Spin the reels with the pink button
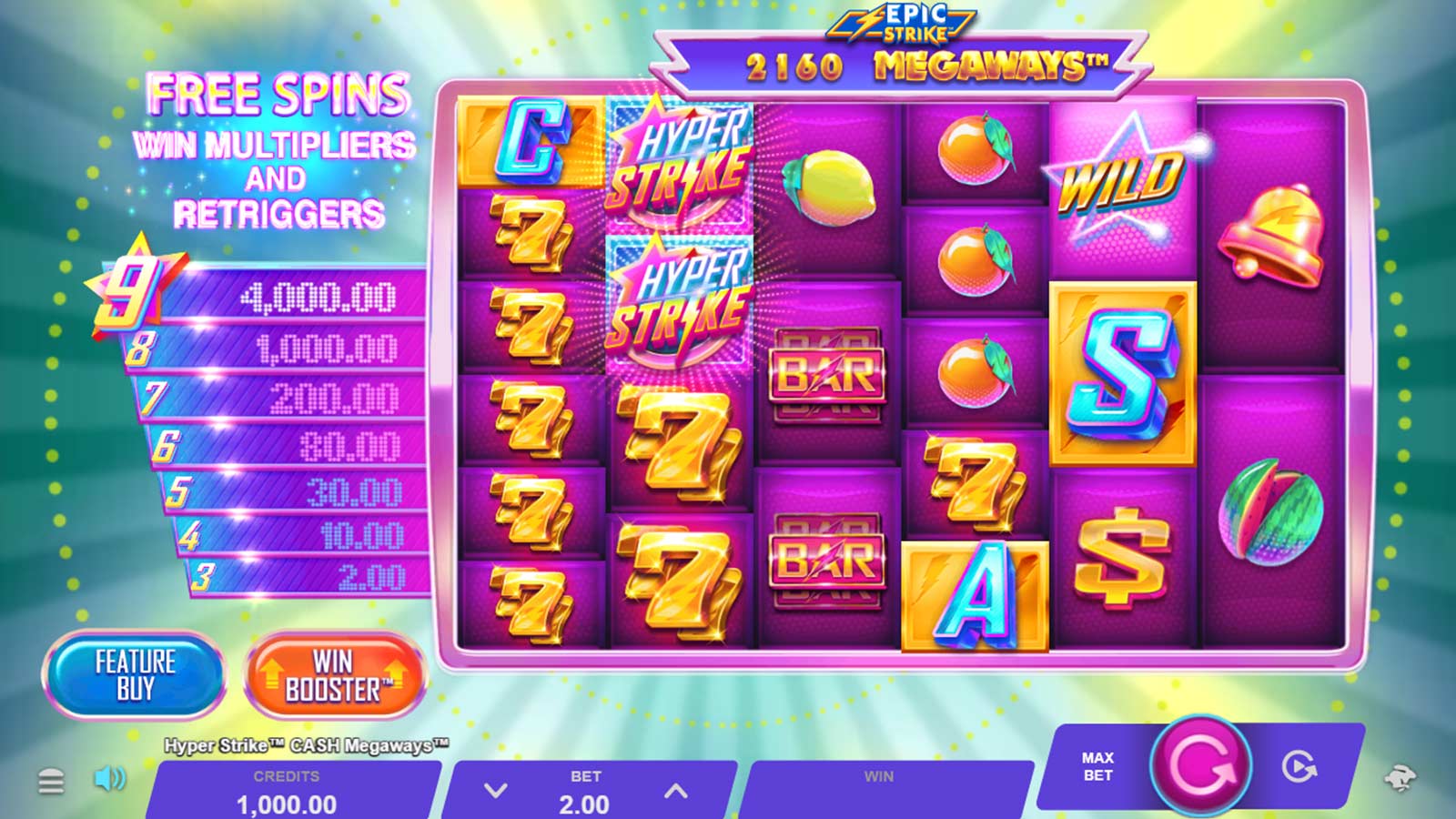Viewport: 1456px width, 819px height. click(1201, 765)
